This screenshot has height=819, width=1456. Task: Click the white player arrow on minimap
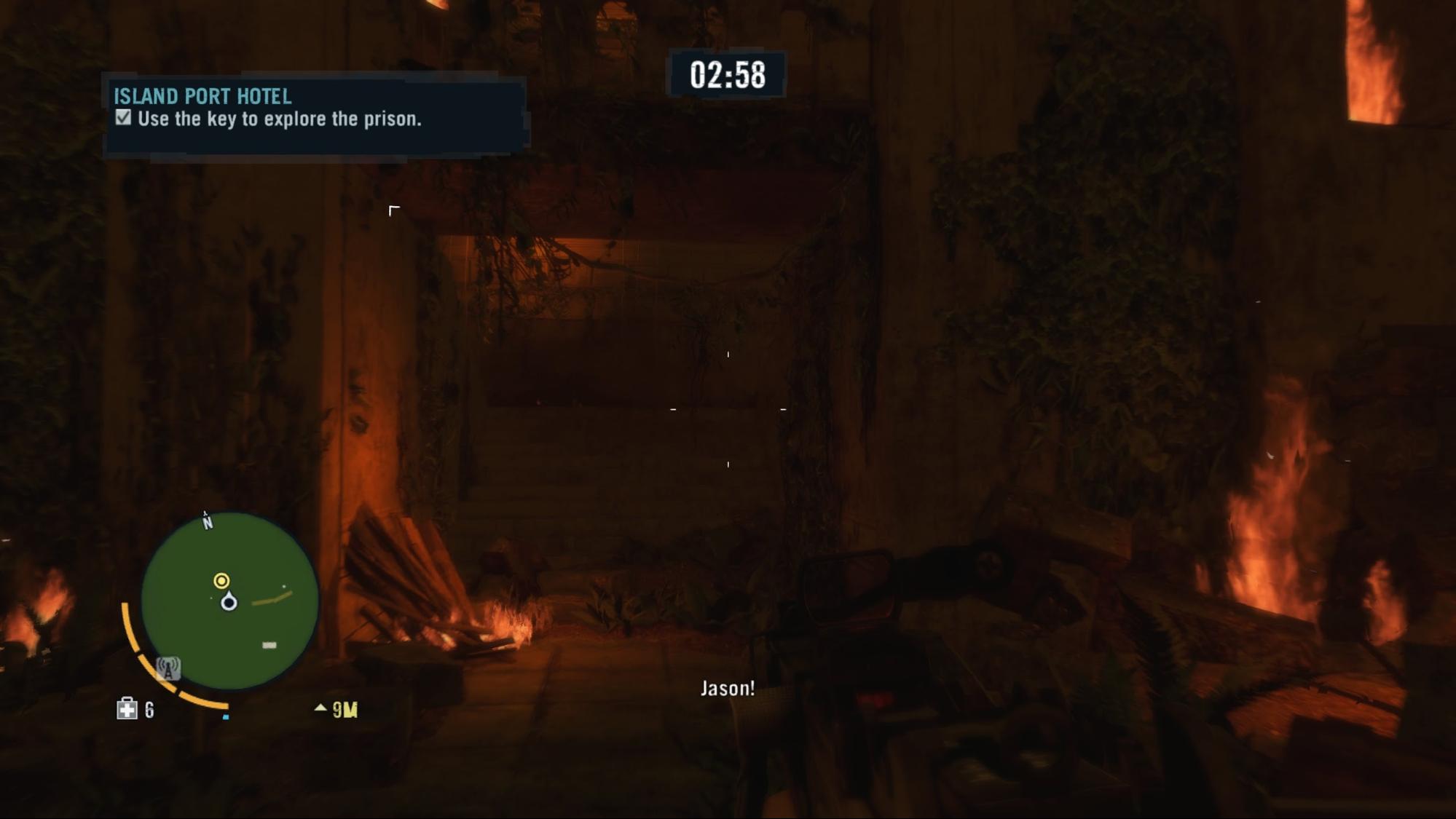(229, 601)
